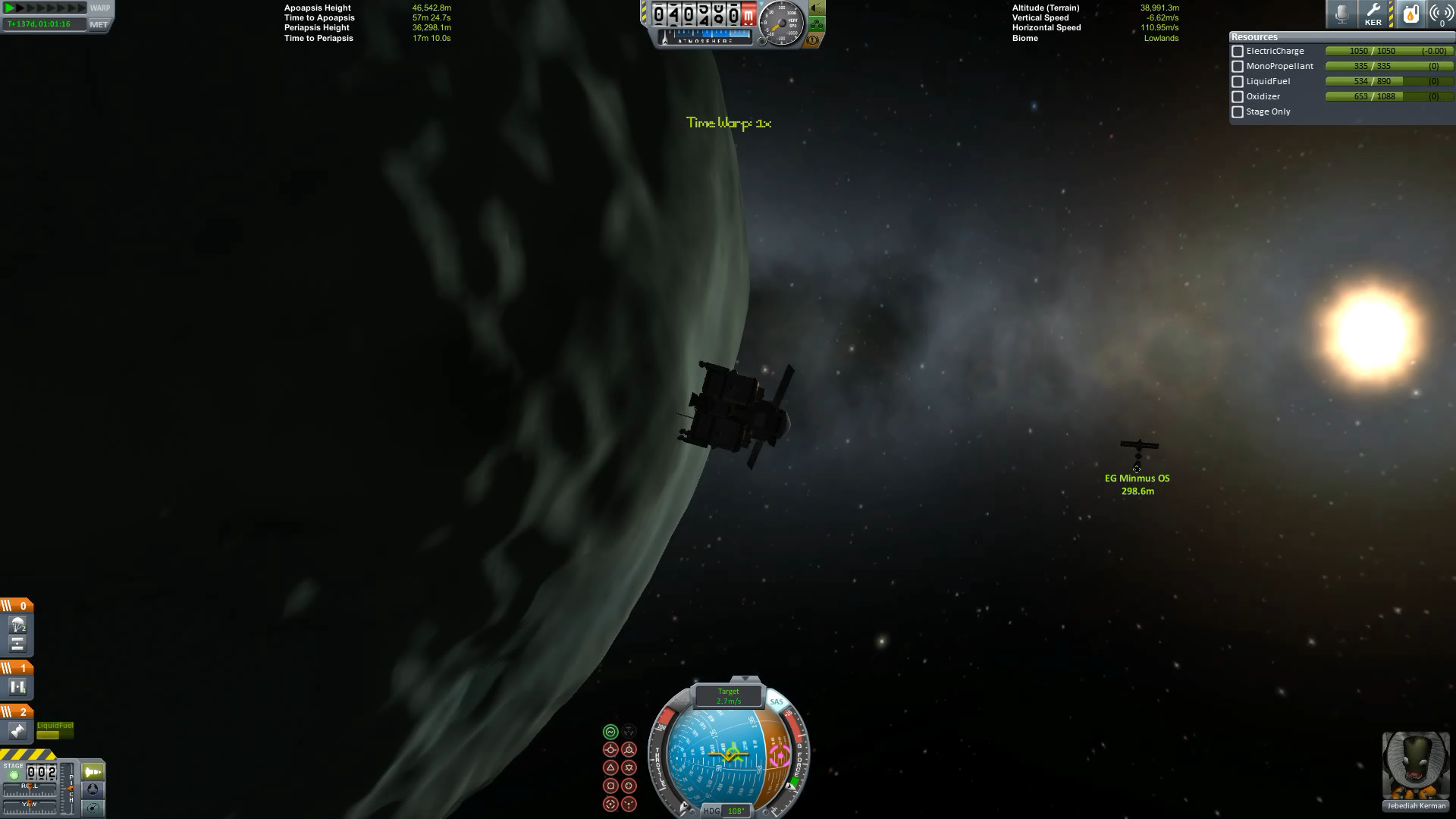Tick the LiquidFuel resource checkbox
Image resolution: width=1456 pixels, height=819 pixels.
coord(1238,82)
